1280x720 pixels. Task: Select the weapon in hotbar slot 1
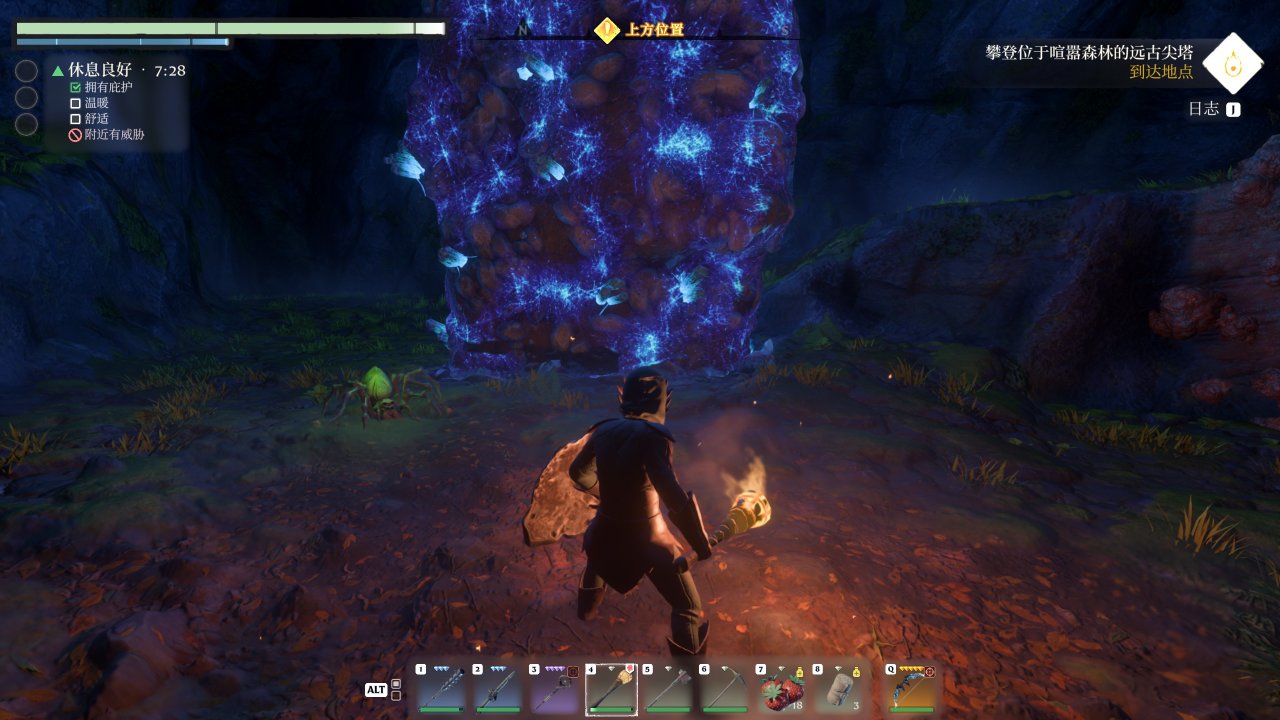pyautogui.click(x=441, y=691)
